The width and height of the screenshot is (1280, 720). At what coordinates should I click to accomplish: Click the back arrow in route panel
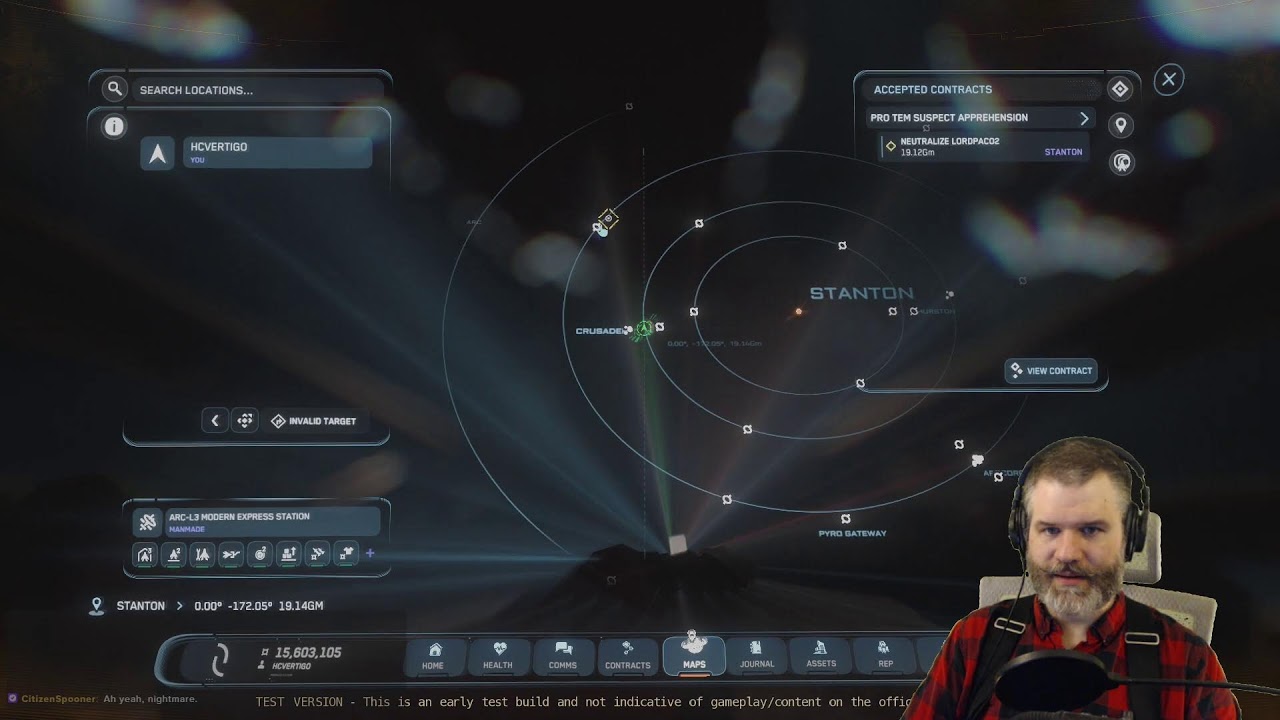[x=214, y=421]
